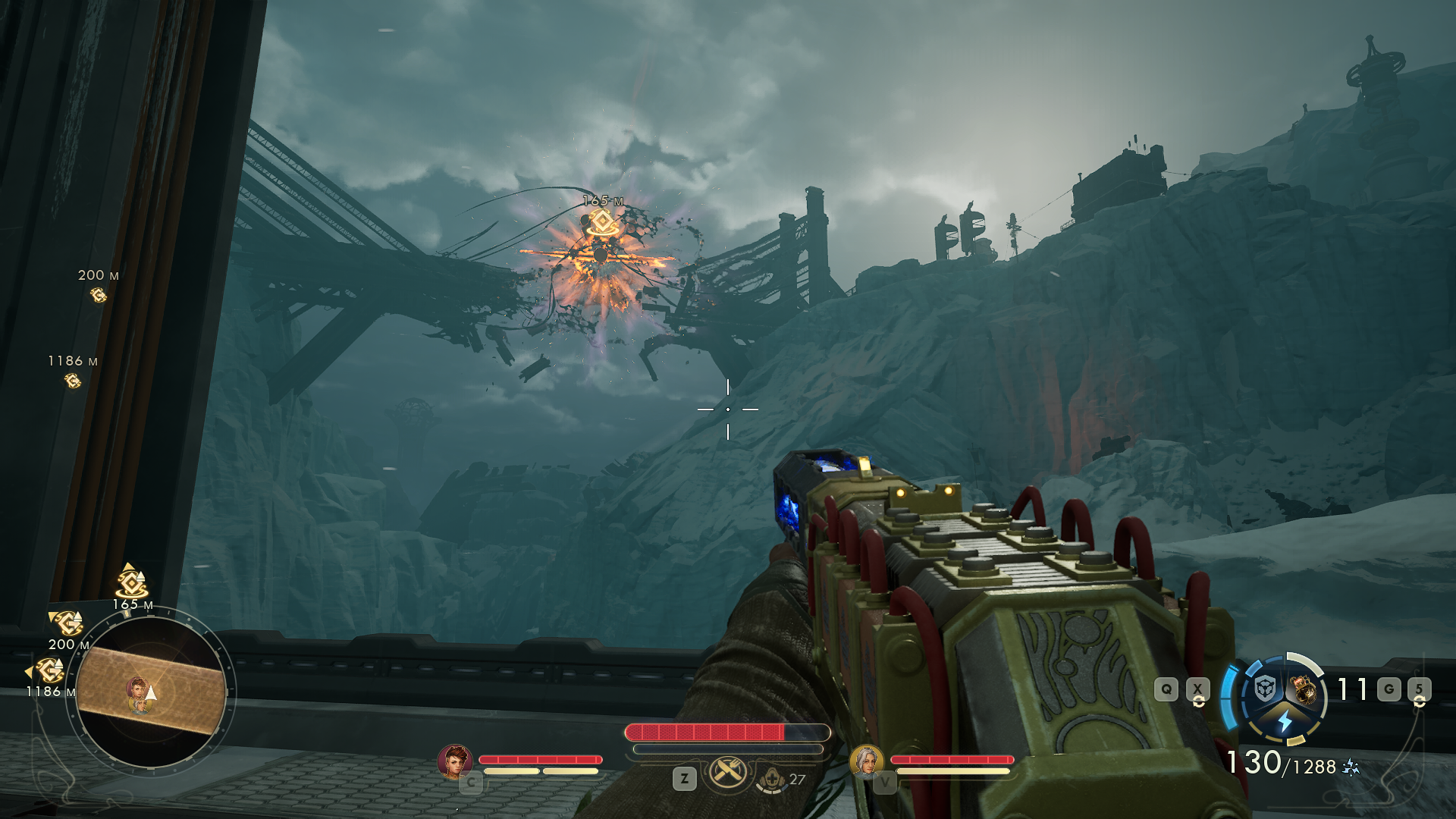
Task: Select the 165 M objective marker on the bridge
Action: [x=602, y=222]
